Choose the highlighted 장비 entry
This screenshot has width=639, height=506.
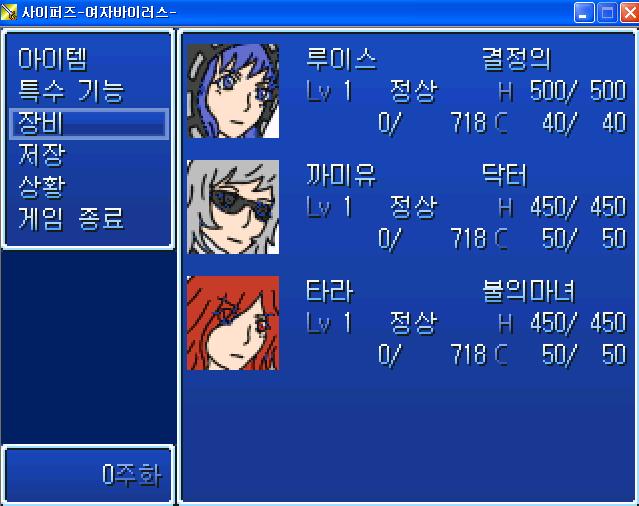click(88, 123)
